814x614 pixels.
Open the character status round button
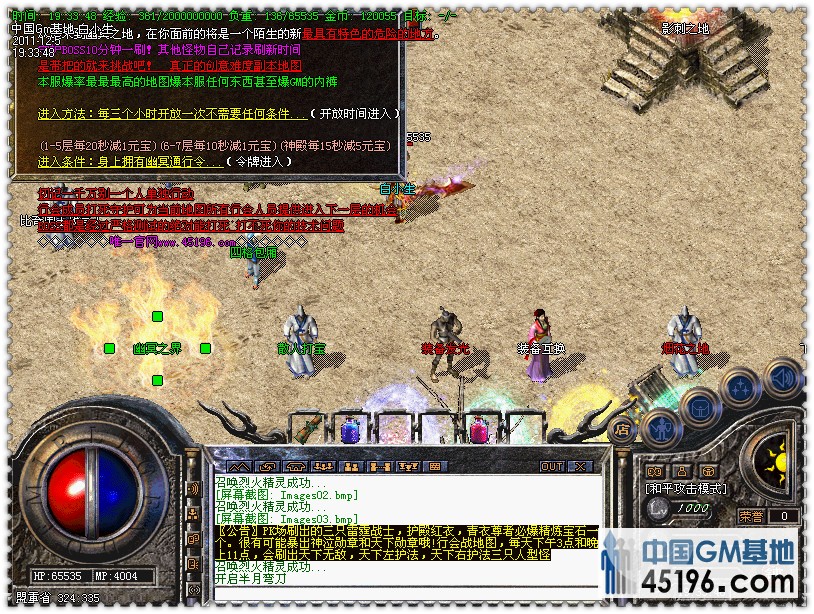[659, 428]
